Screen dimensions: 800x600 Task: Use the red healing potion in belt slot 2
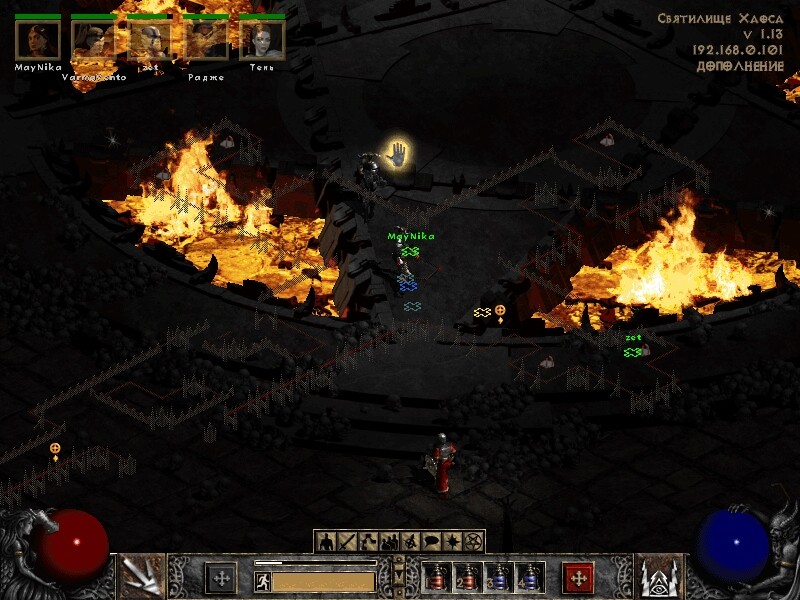coord(467,577)
